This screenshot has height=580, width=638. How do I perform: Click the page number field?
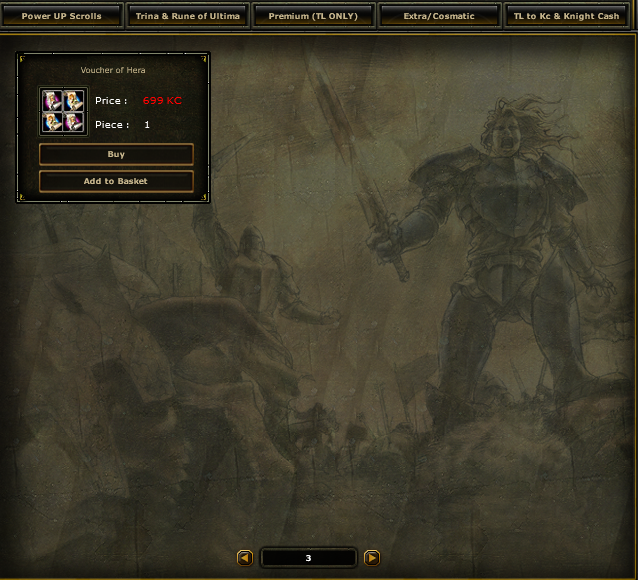pyautogui.click(x=308, y=558)
